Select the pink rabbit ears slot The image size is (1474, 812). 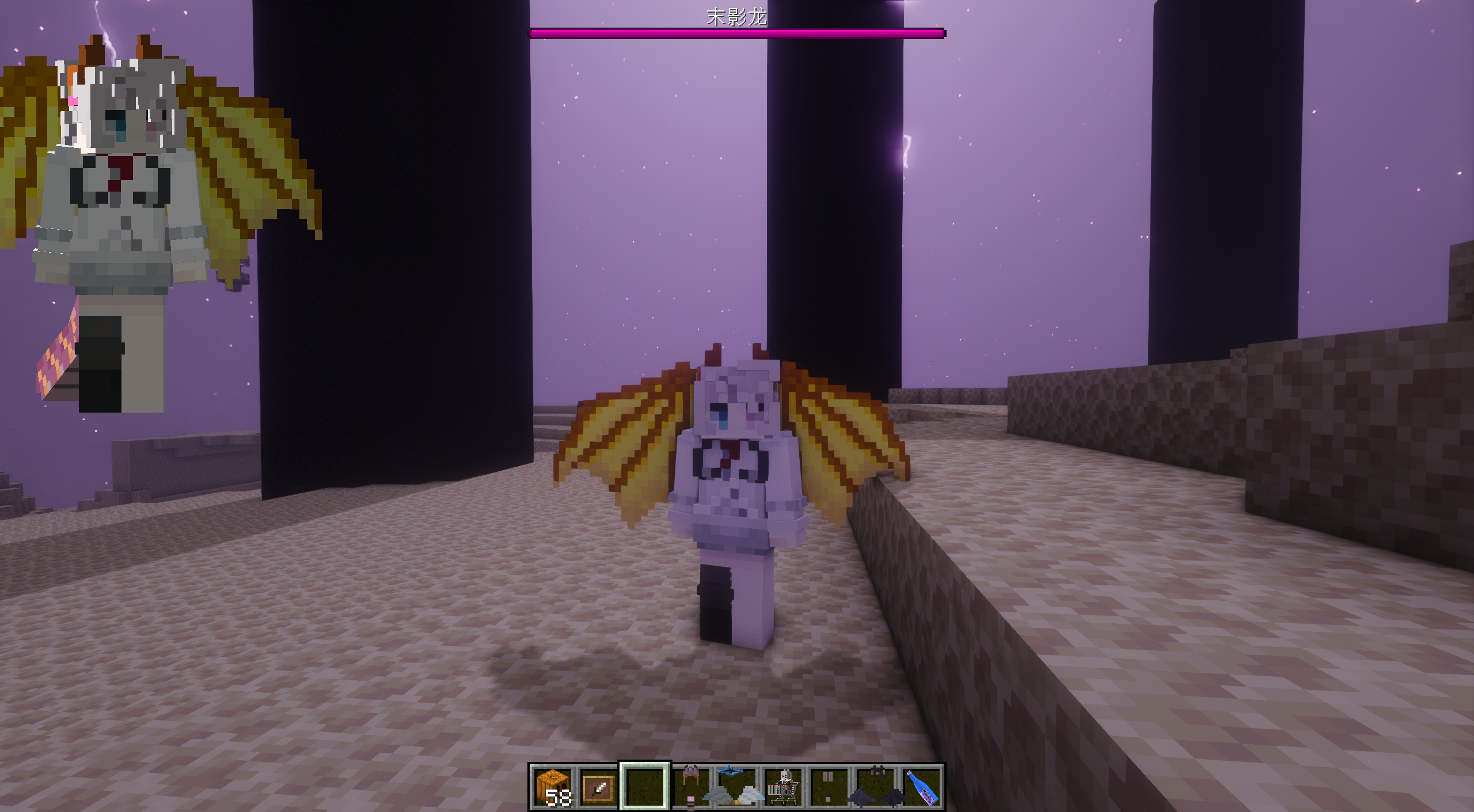pyautogui.click(x=829, y=787)
